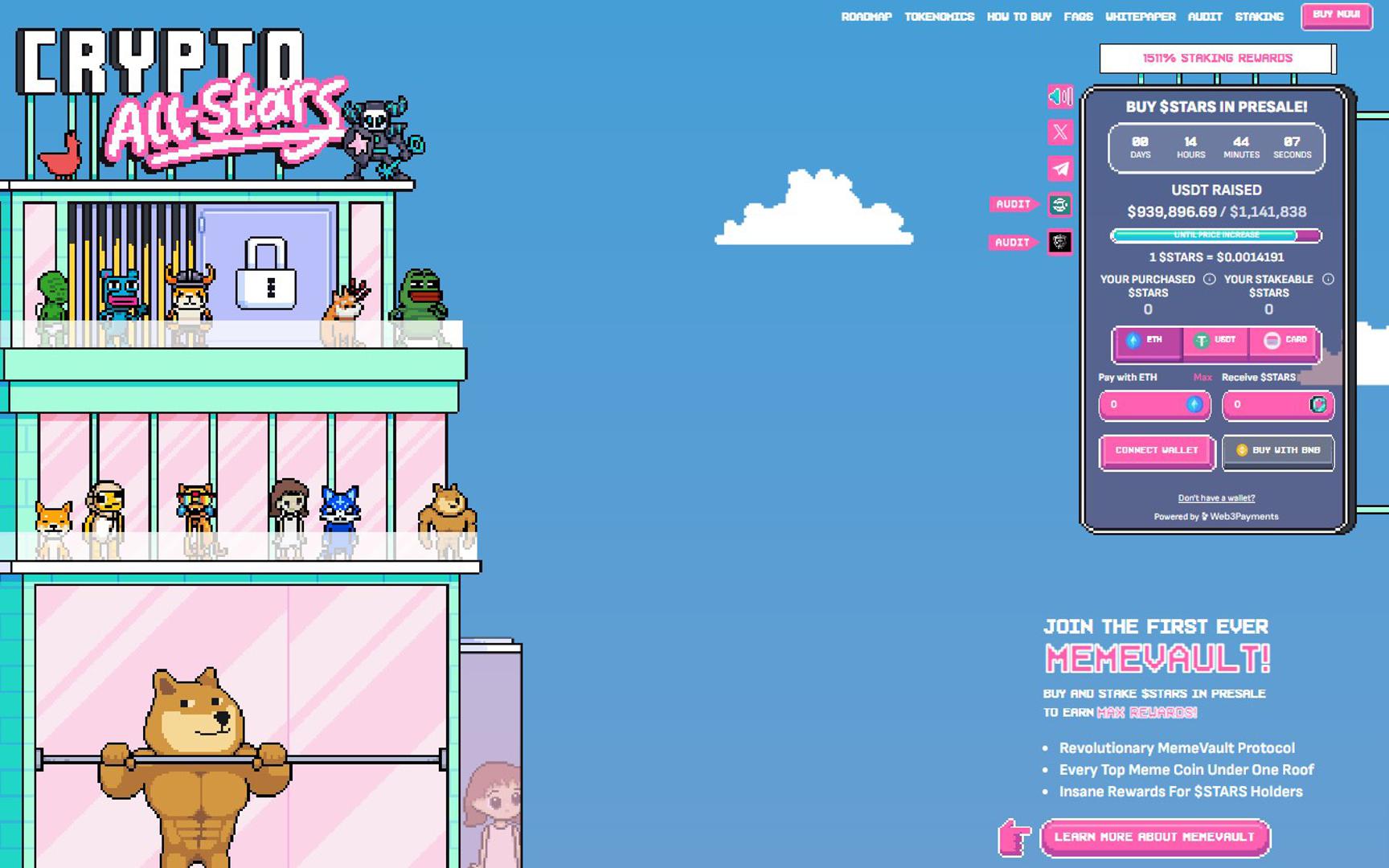The width and height of the screenshot is (1389, 868).
Task: Set the Max payment amount
Action: (1203, 378)
